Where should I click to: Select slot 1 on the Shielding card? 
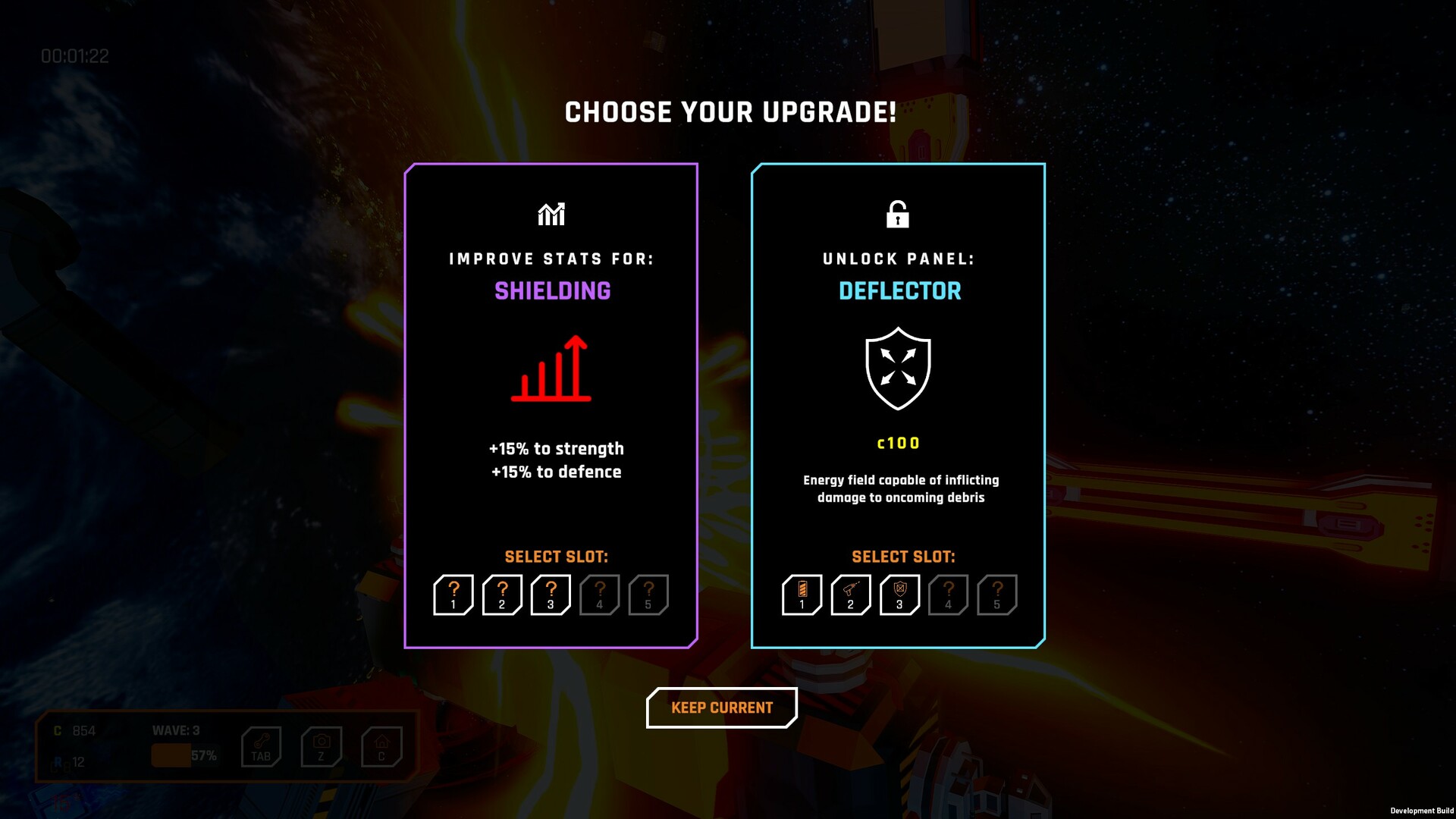[453, 595]
